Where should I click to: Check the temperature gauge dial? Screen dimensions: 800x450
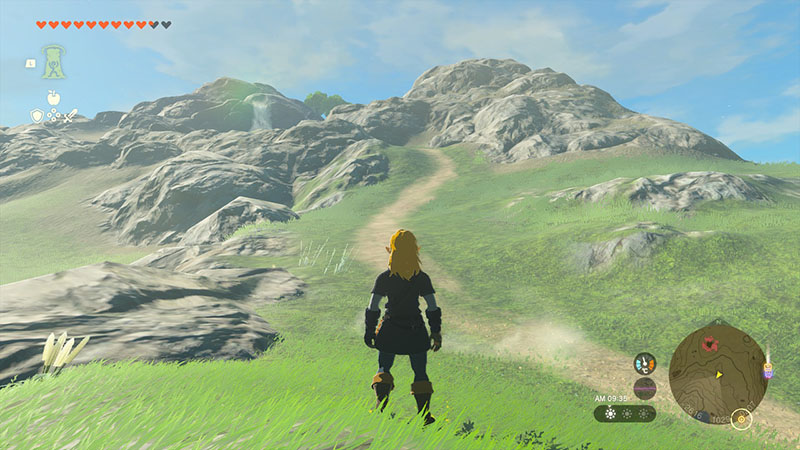645,363
